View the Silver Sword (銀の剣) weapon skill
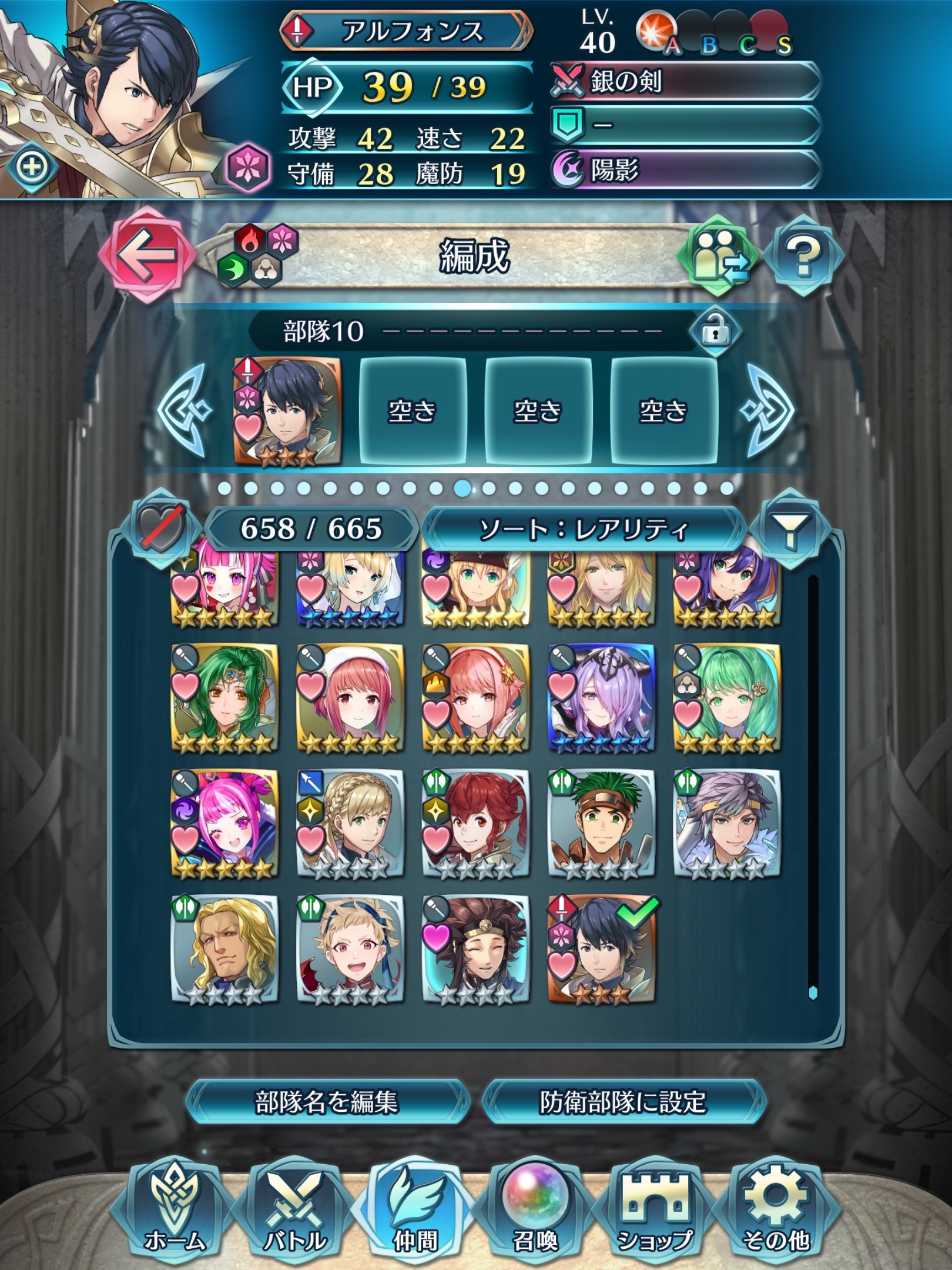Screen dimensions: 952x1270 point(685,82)
